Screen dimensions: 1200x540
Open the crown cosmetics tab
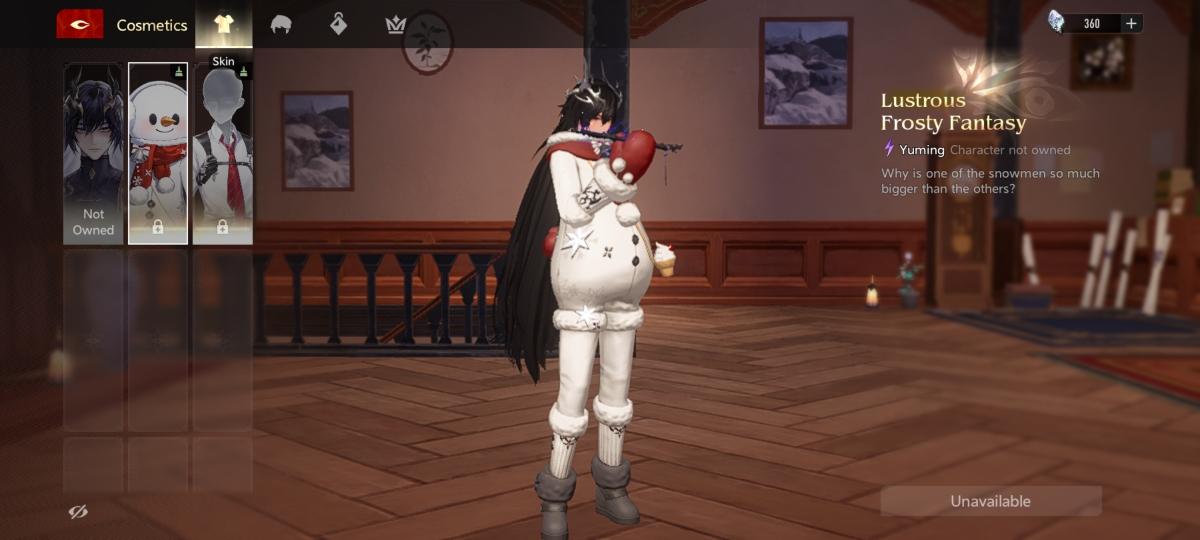click(x=396, y=24)
